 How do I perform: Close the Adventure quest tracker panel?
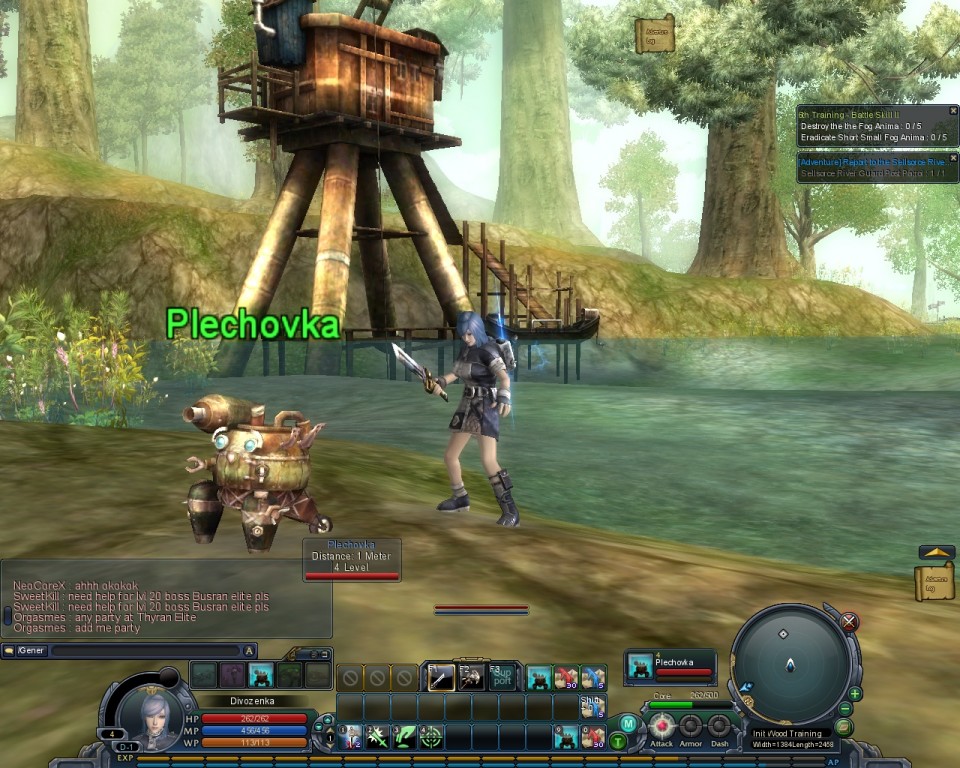(953, 158)
